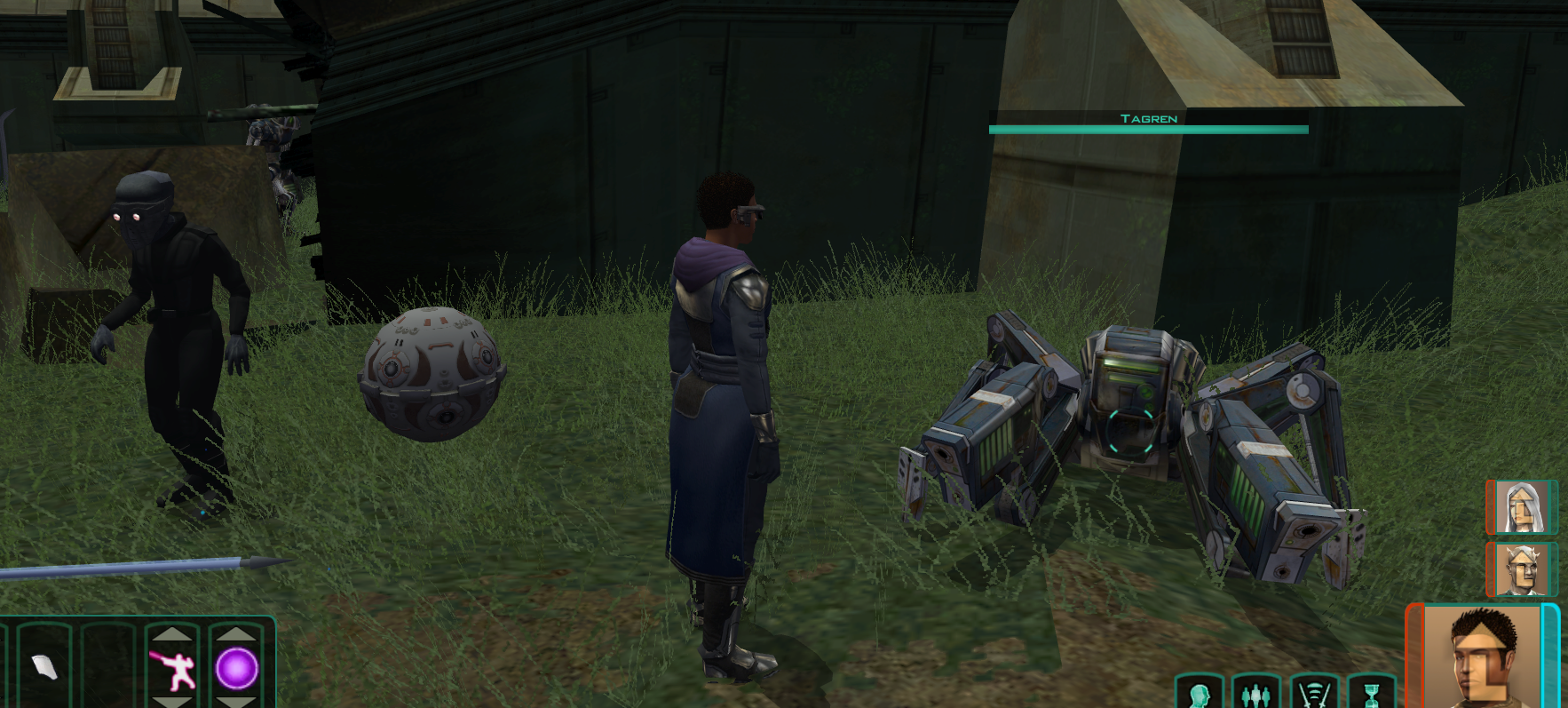Click the hourglass pause button
Screen dimensions: 1568x708
1372,694
